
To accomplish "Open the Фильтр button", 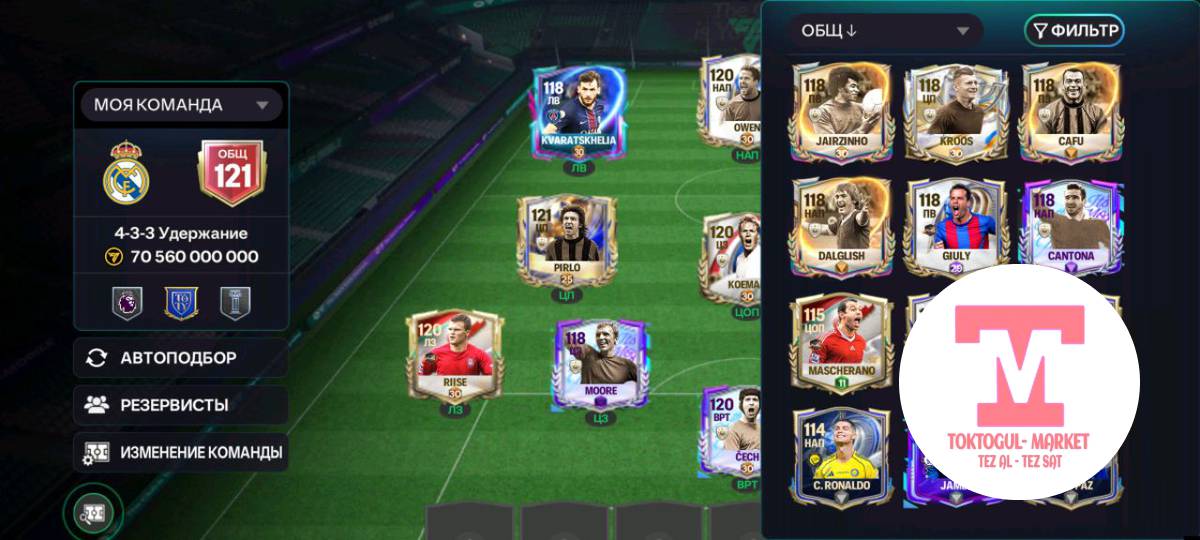I will pos(1074,31).
